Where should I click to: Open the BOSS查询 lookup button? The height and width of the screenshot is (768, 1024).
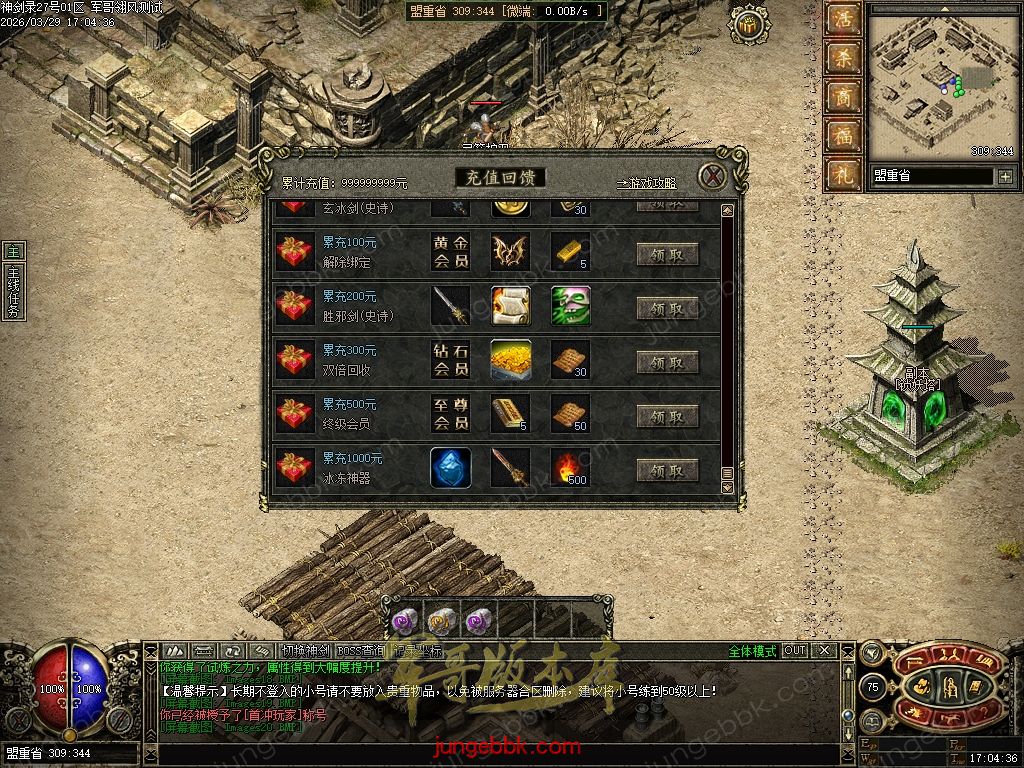point(362,651)
